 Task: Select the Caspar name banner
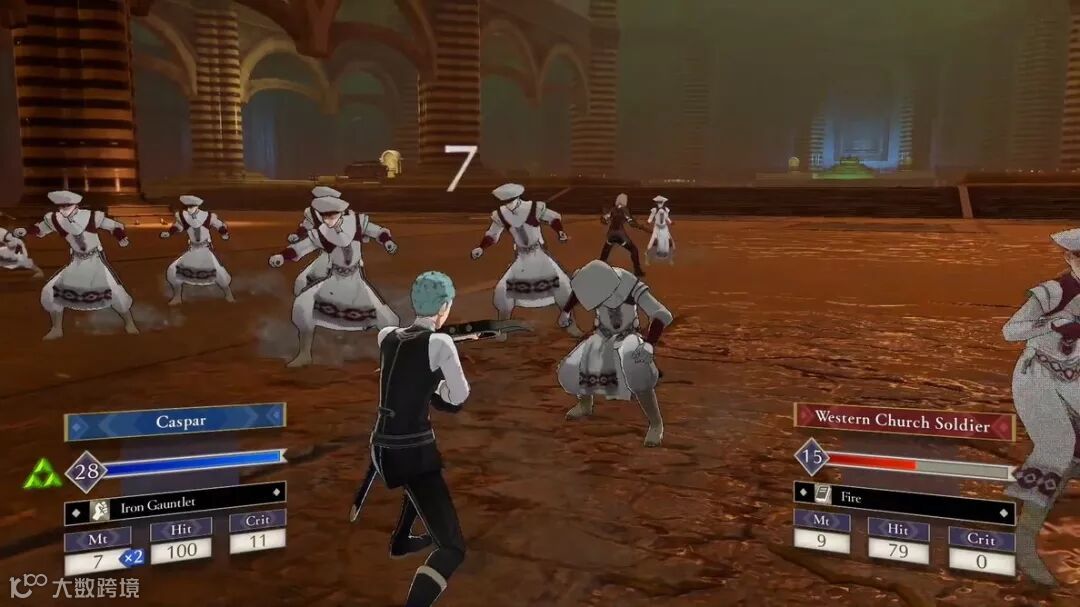coord(175,421)
